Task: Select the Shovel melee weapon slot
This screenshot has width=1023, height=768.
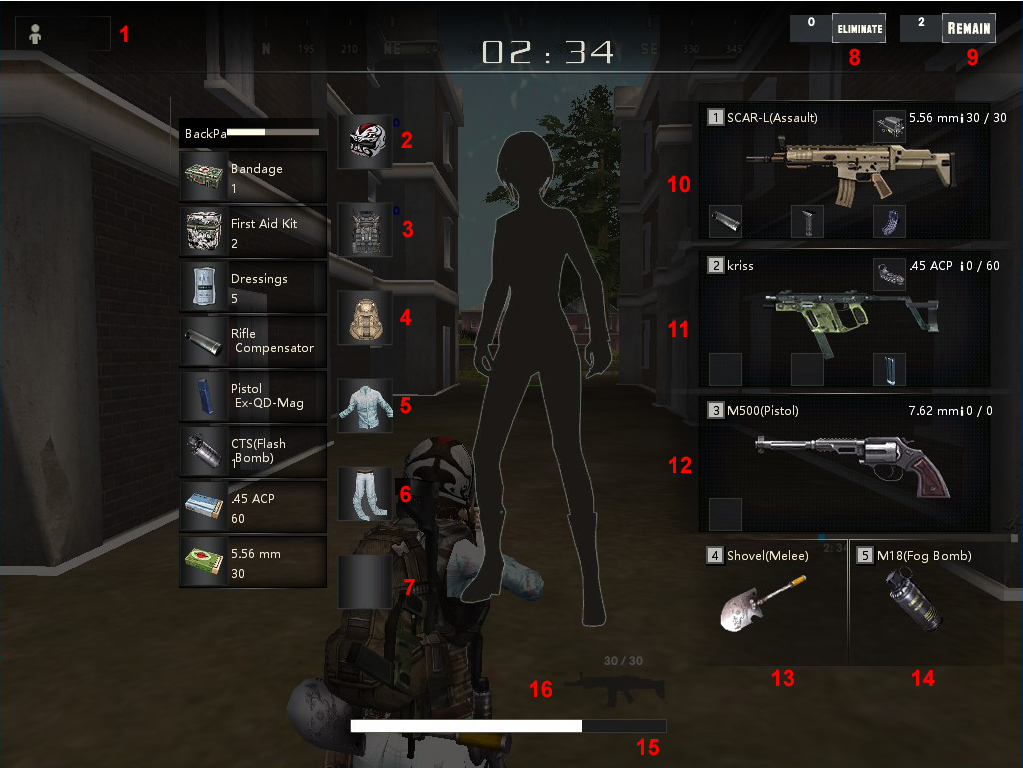Action: tap(773, 603)
